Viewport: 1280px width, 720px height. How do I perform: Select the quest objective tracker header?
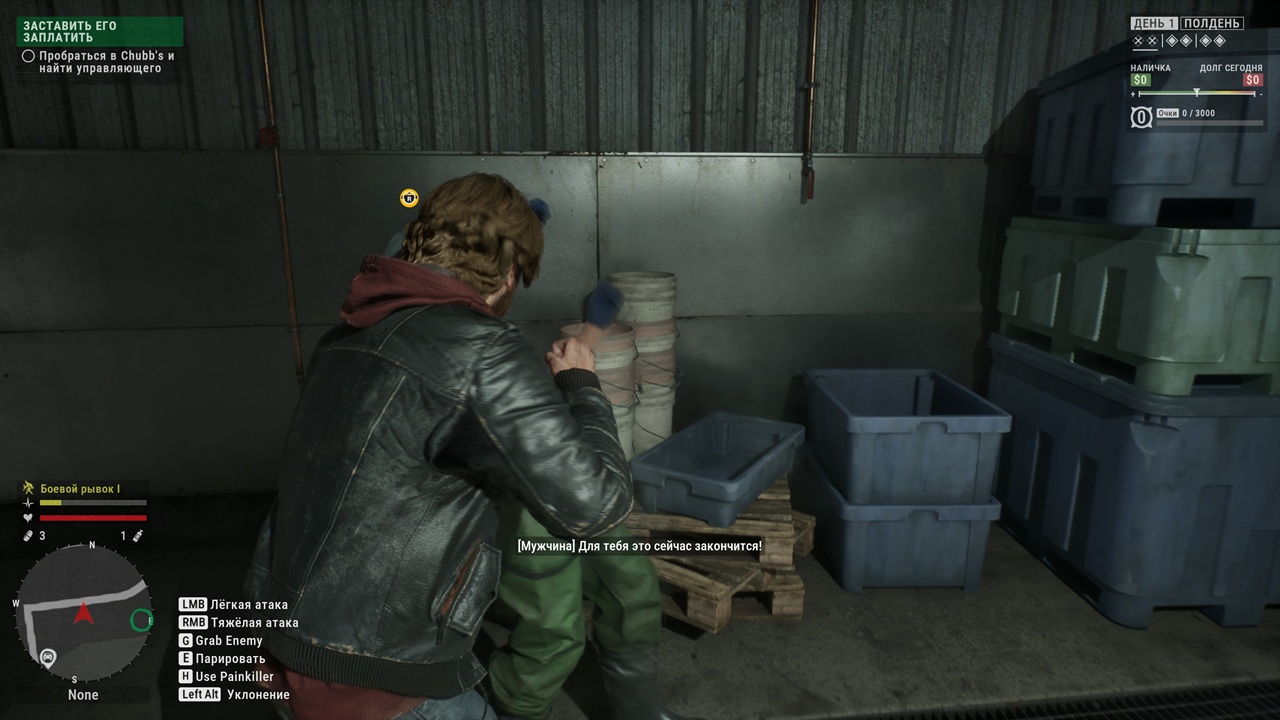[100, 31]
